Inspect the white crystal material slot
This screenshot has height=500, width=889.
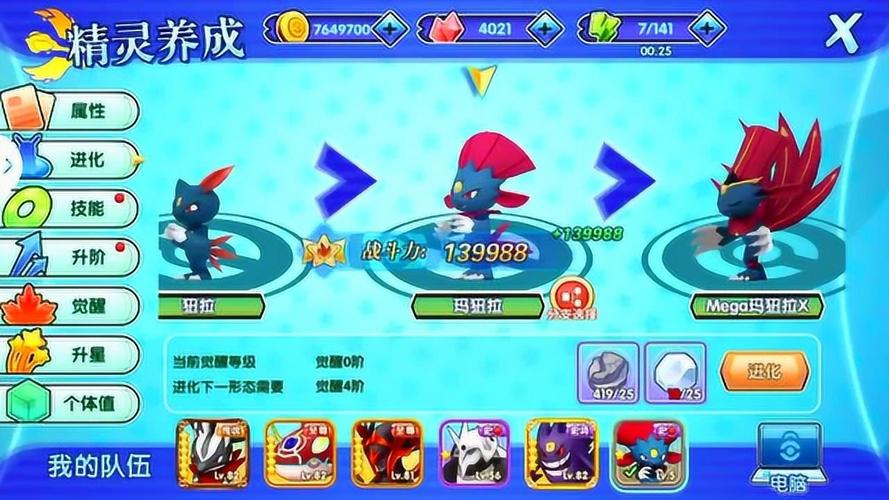pyautogui.click(x=675, y=370)
